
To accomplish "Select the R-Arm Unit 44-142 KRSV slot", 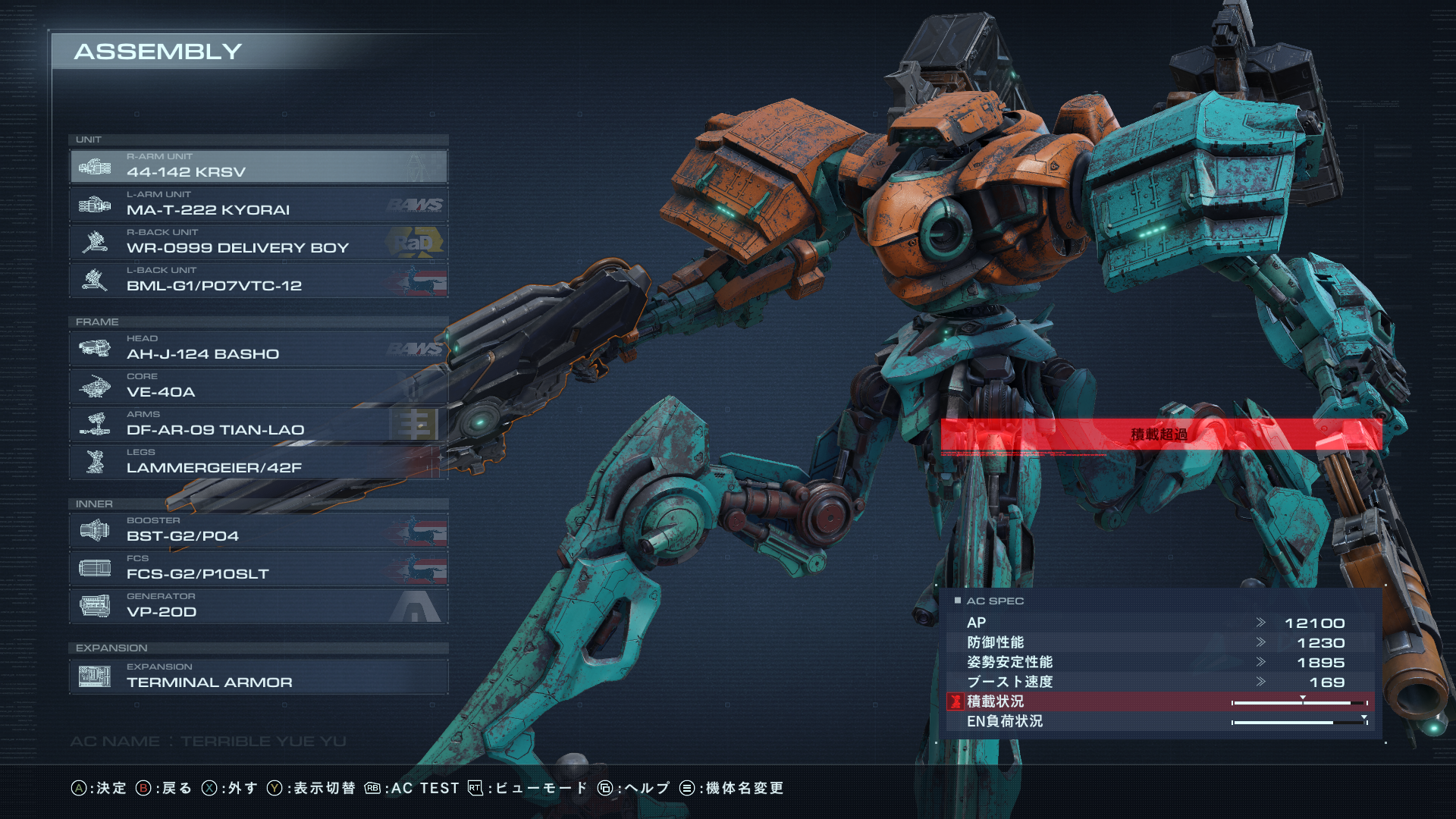I will coord(258,166).
